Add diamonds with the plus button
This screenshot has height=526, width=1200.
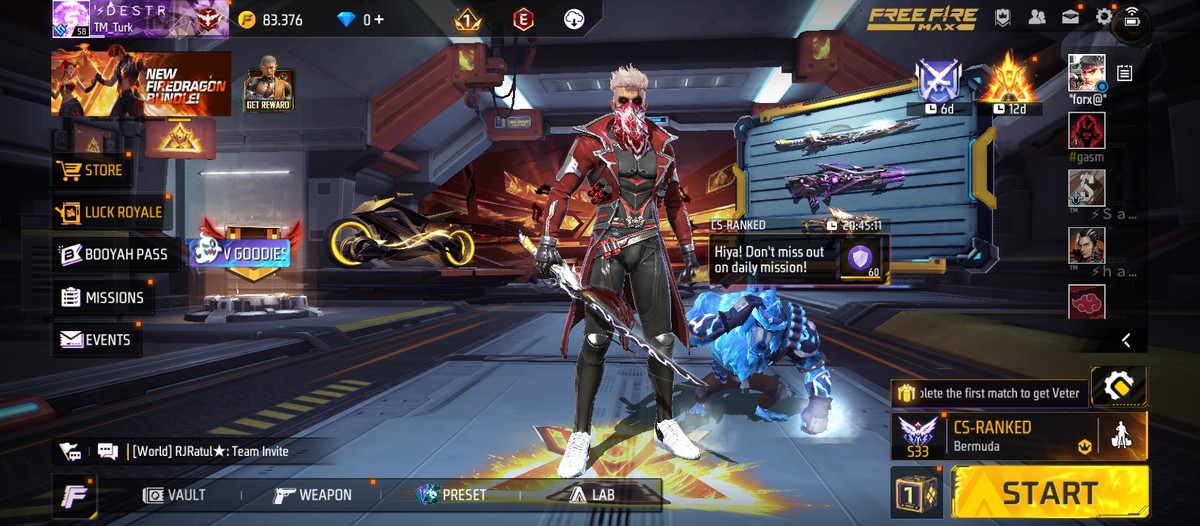[379, 19]
